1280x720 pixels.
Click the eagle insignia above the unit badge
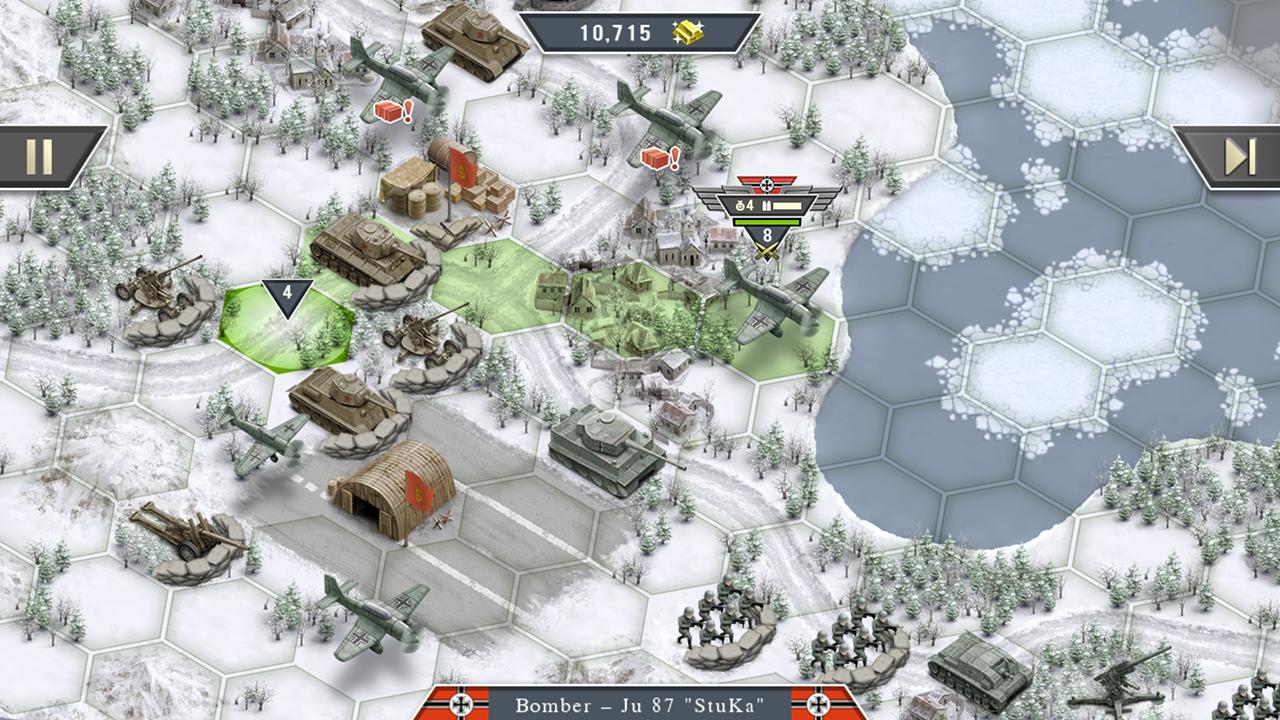click(766, 184)
